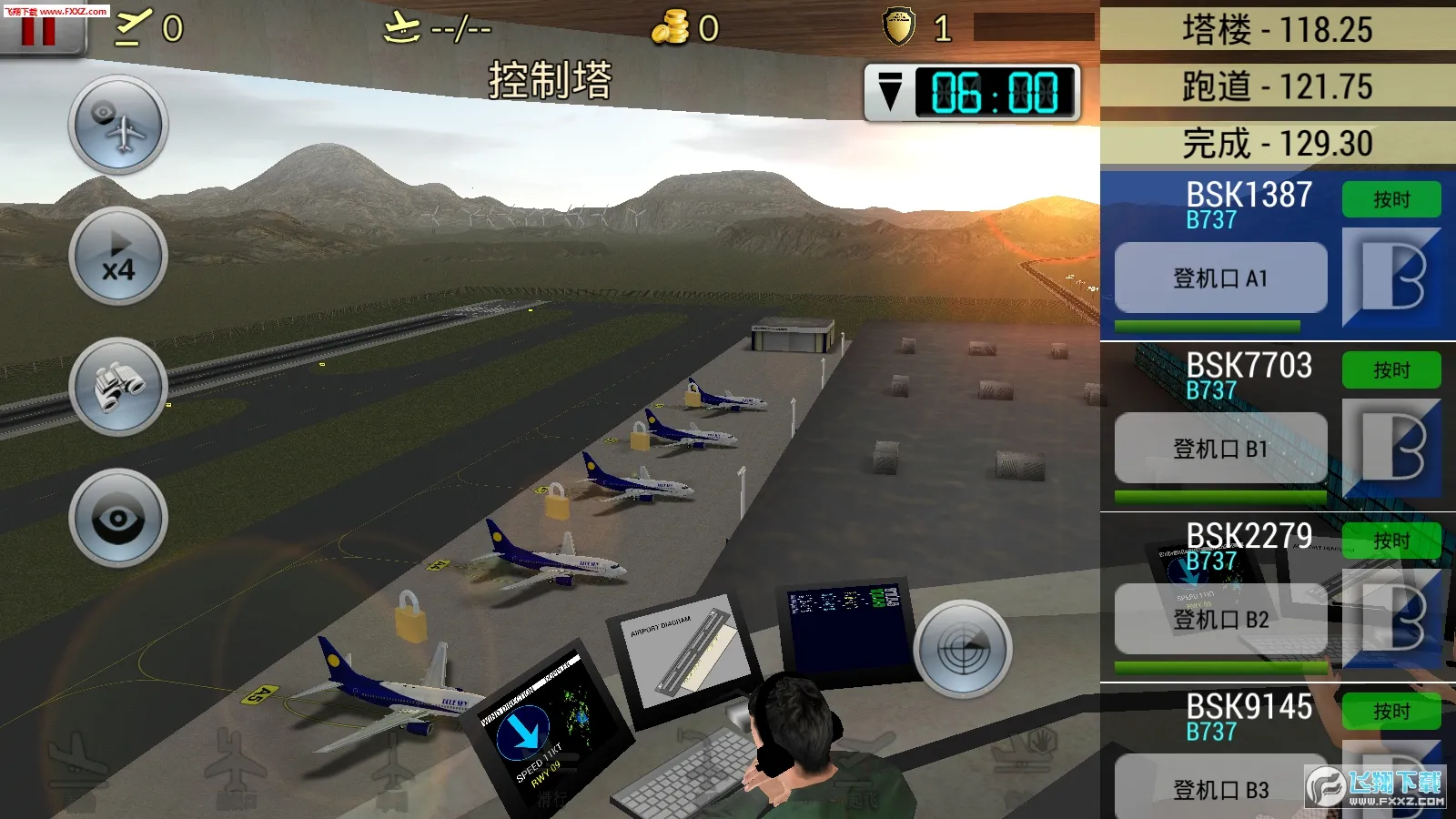Select flight BSK1387 gate 登机口 A1
Screen dimensions: 1456x819
tap(1220, 278)
